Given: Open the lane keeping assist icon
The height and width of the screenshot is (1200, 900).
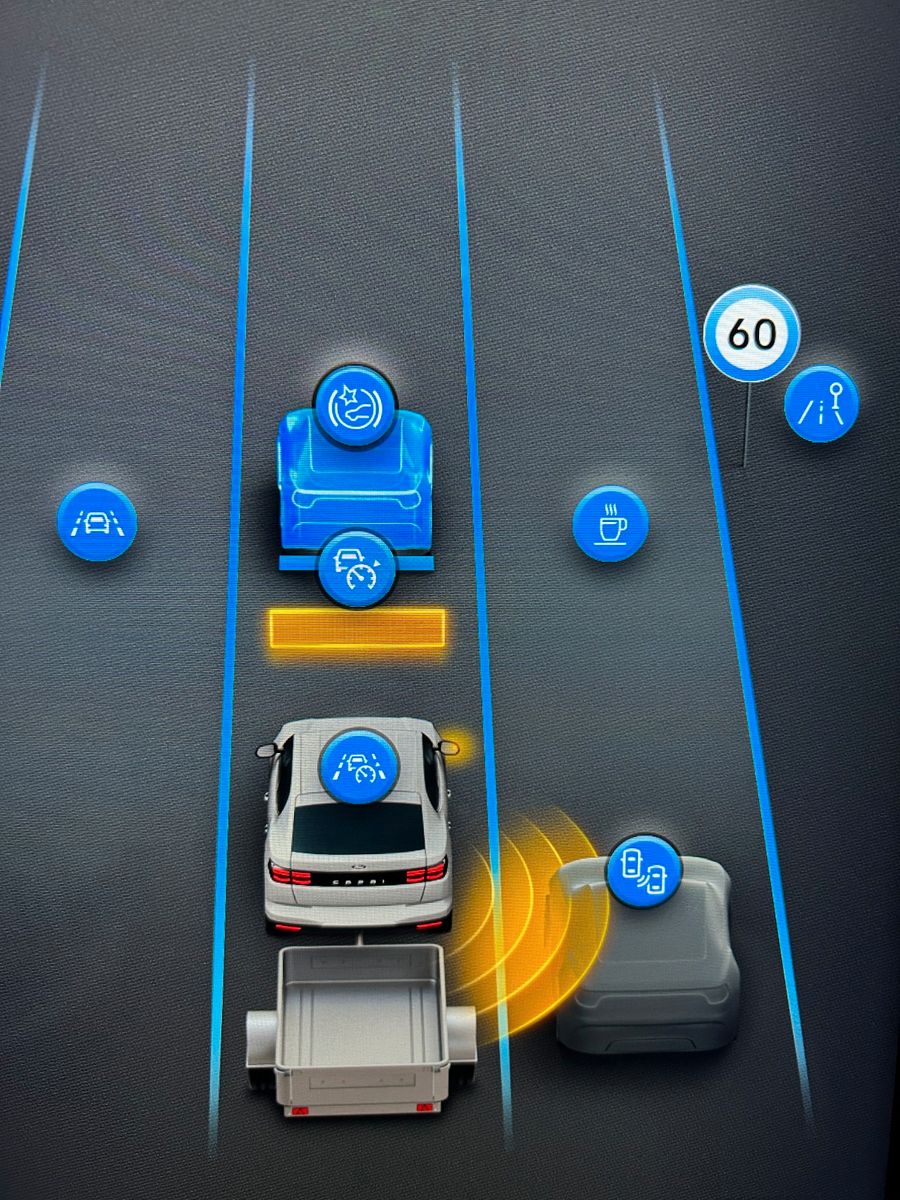Looking at the screenshot, I should 97,521.
